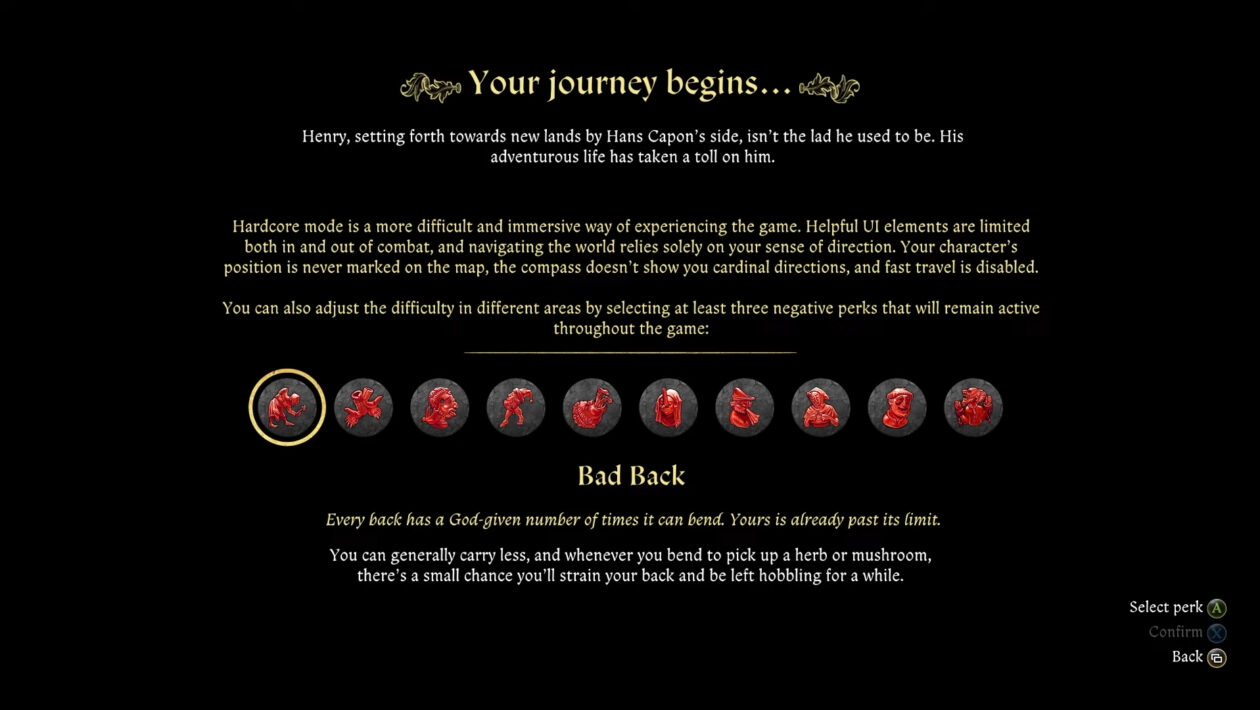Pick the stumbling walking man perk
The height and width of the screenshot is (710, 1260).
coord(516,407)
